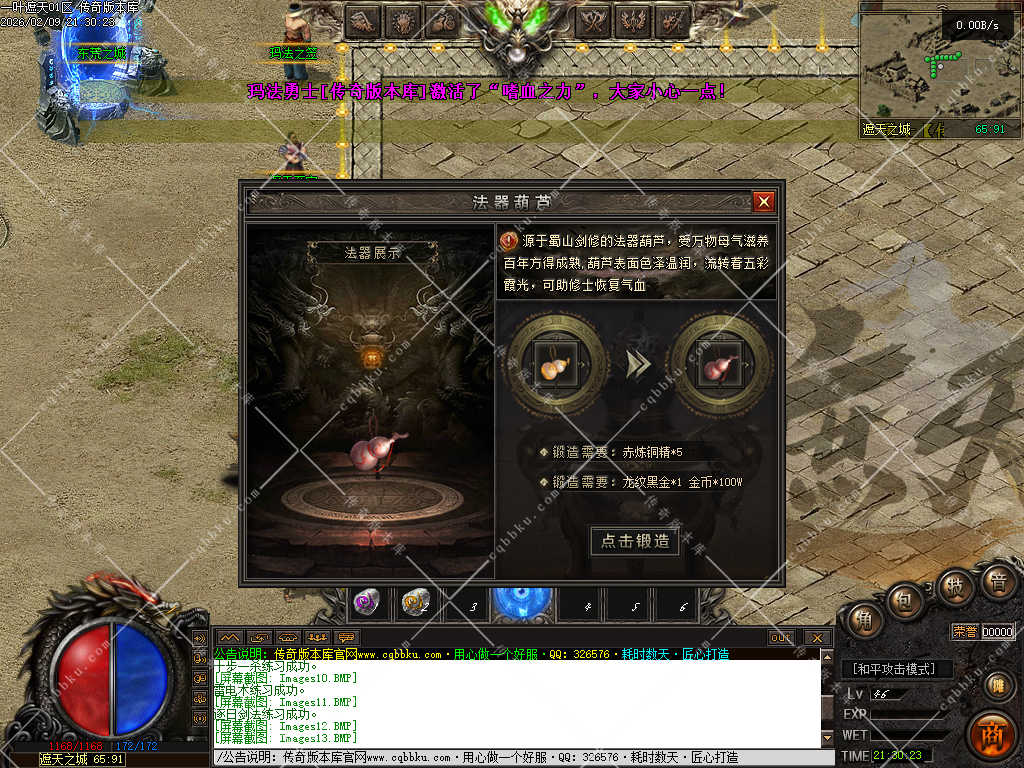Open the crossed axes icon in top bar
Screen dimensions: 1024x768
594,19
